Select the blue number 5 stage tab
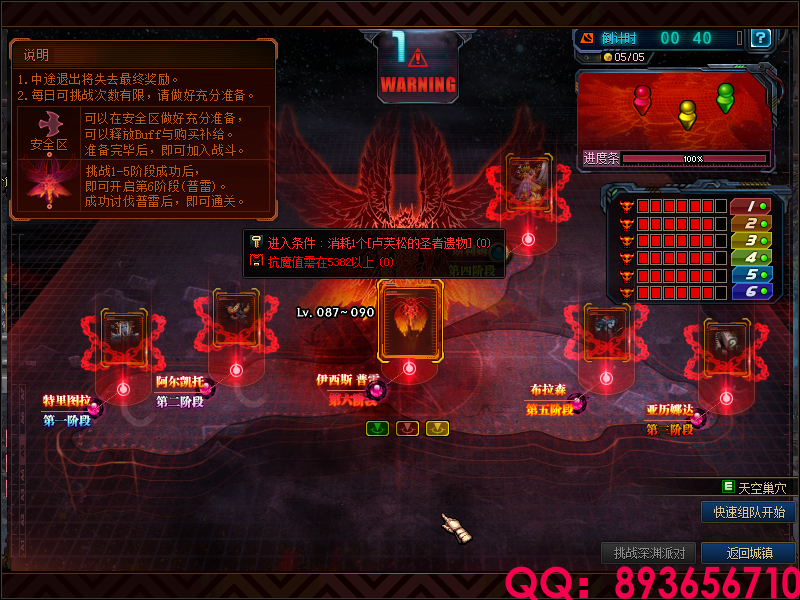Screen dimensions: 800x600 749,274
